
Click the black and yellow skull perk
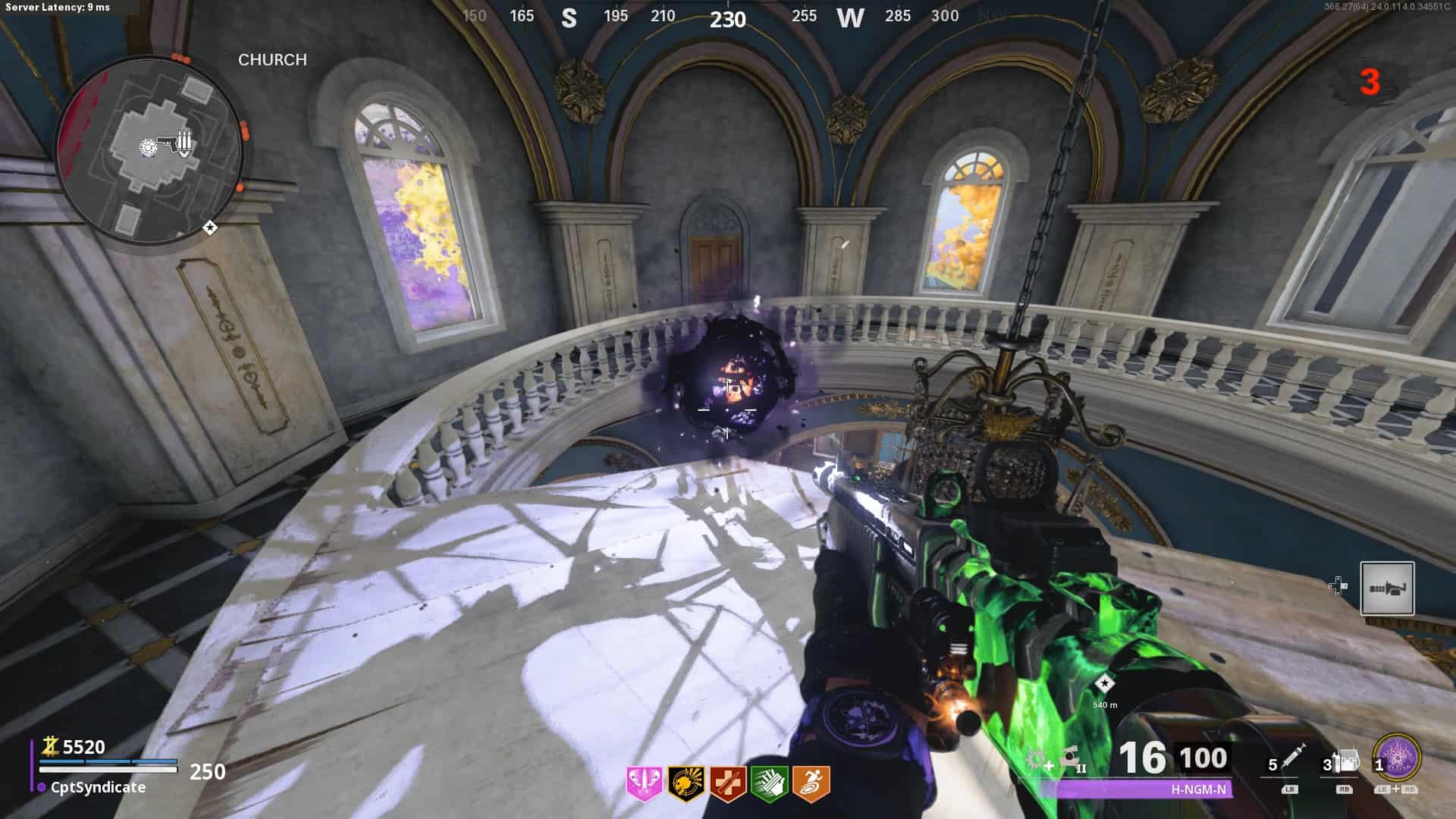(686, 783)
